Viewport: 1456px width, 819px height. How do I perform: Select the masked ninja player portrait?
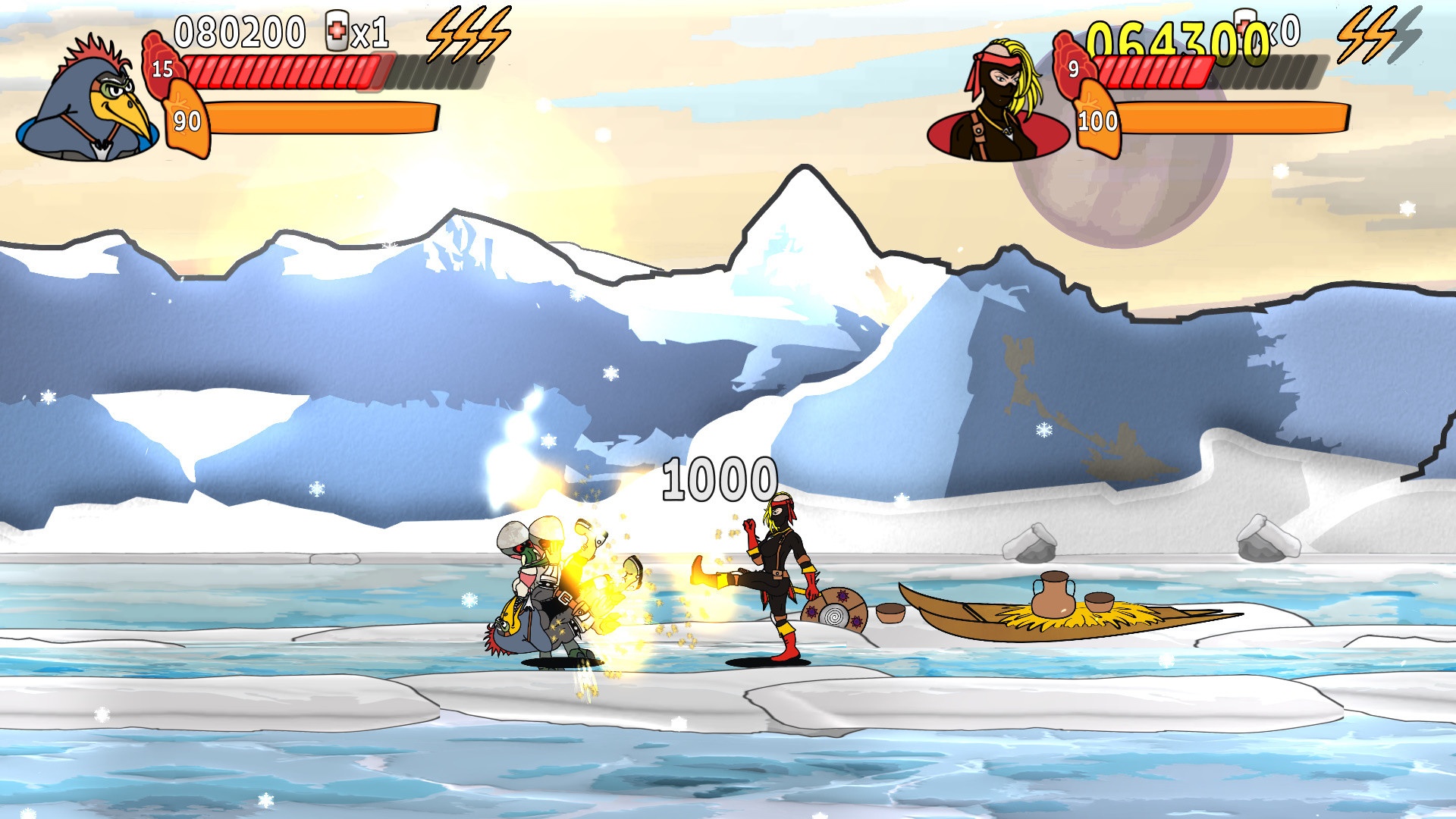999,102
